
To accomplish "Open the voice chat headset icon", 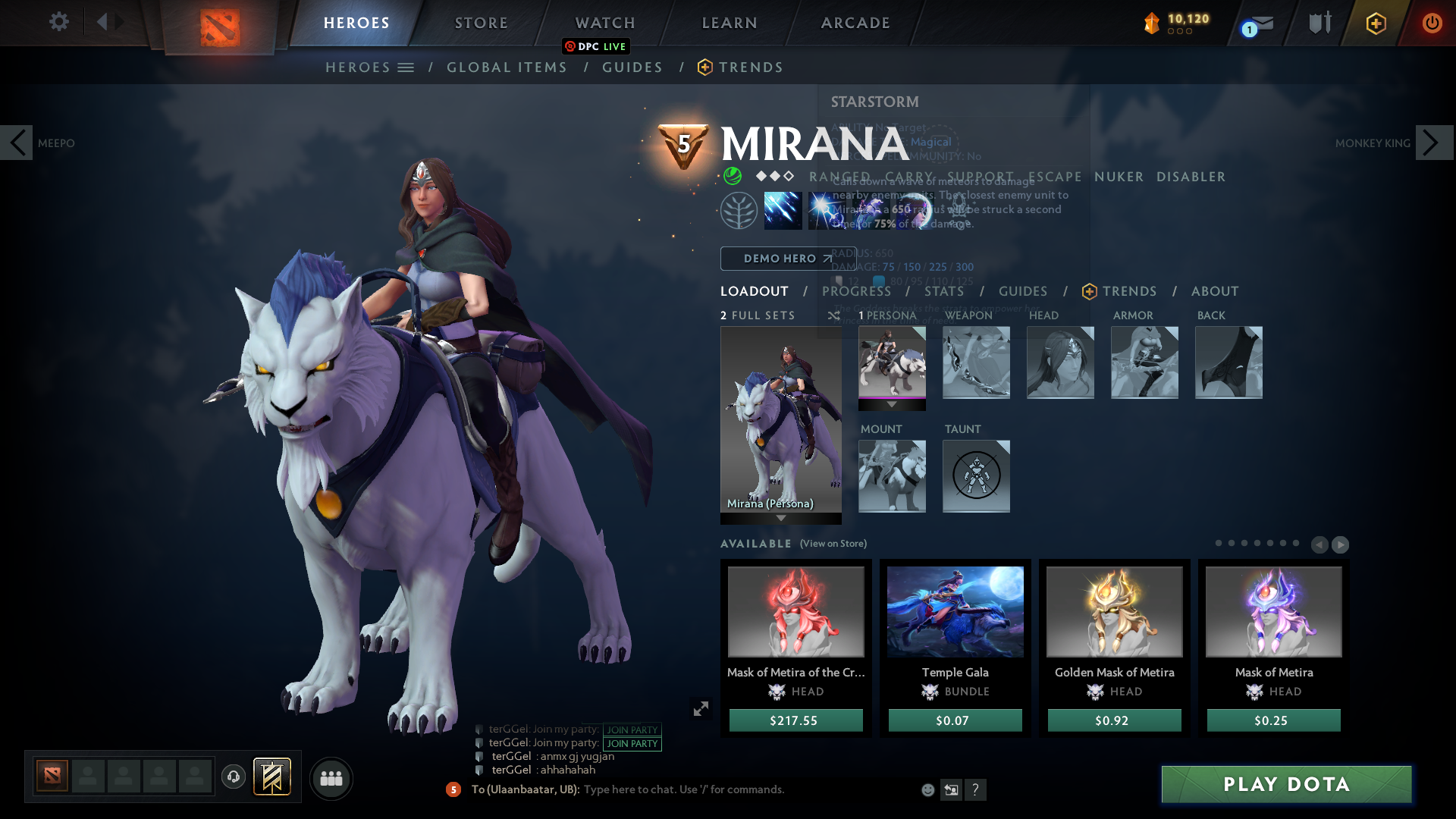I will pyautogui.click(x=233, y=777).
